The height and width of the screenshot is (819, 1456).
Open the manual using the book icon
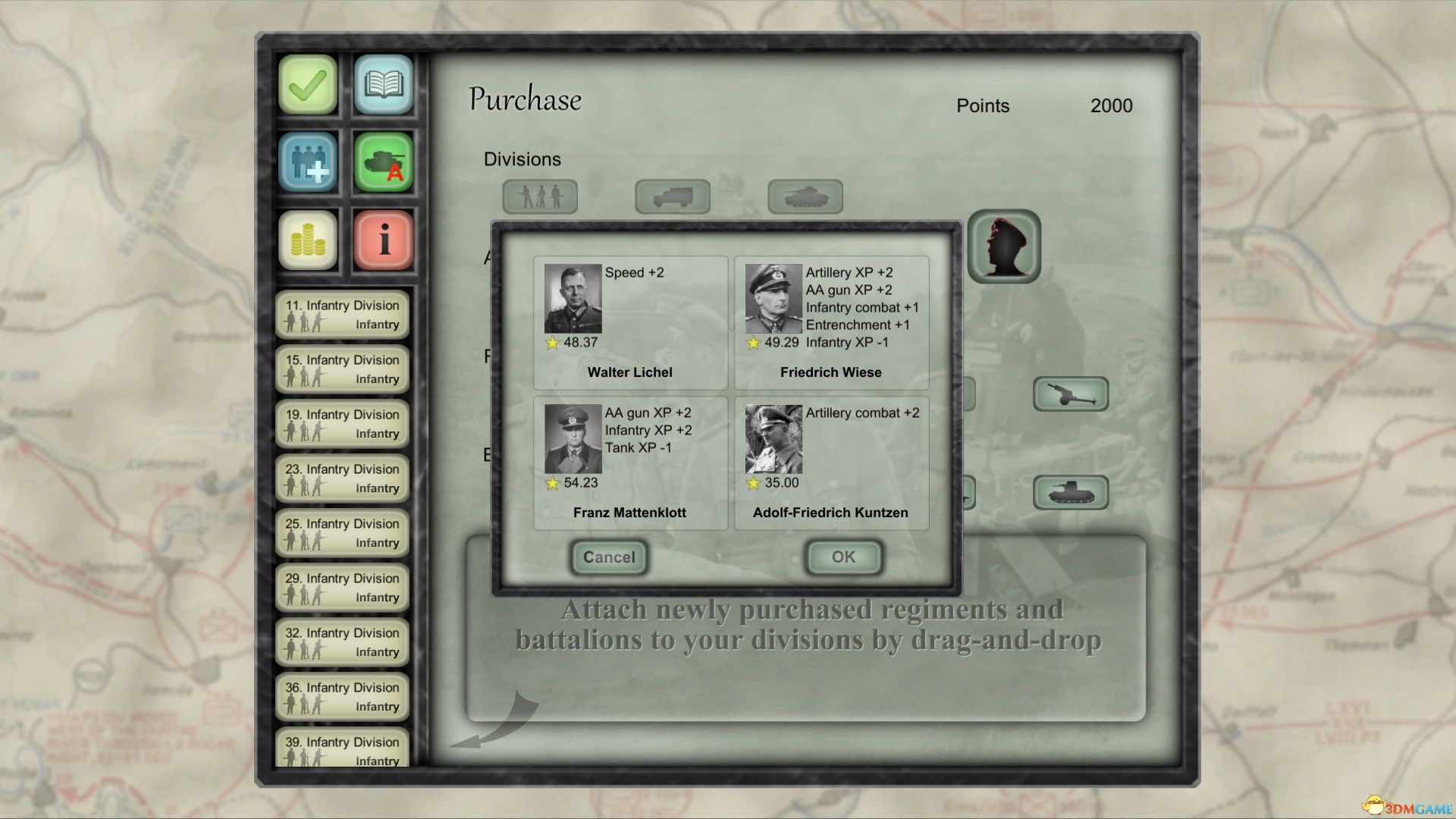383,86
